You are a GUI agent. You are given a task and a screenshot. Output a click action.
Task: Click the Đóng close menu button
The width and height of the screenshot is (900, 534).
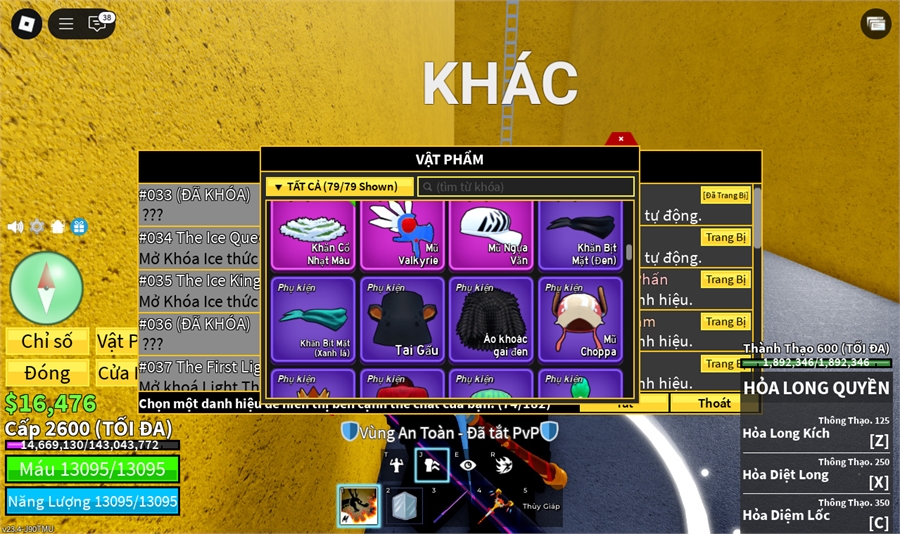point(47,373)
